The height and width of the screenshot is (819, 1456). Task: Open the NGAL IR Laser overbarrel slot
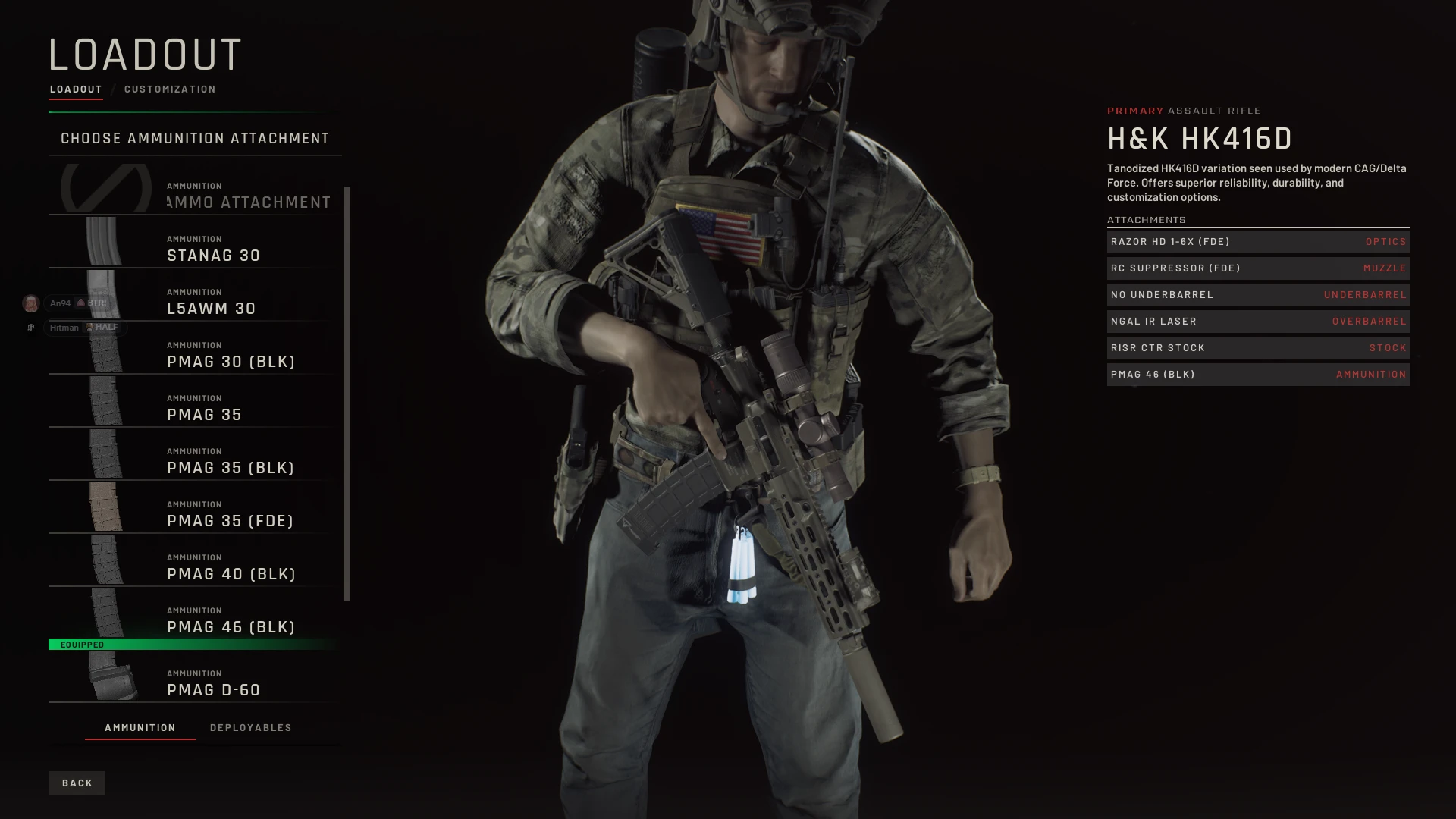[x=1257, y=321]
